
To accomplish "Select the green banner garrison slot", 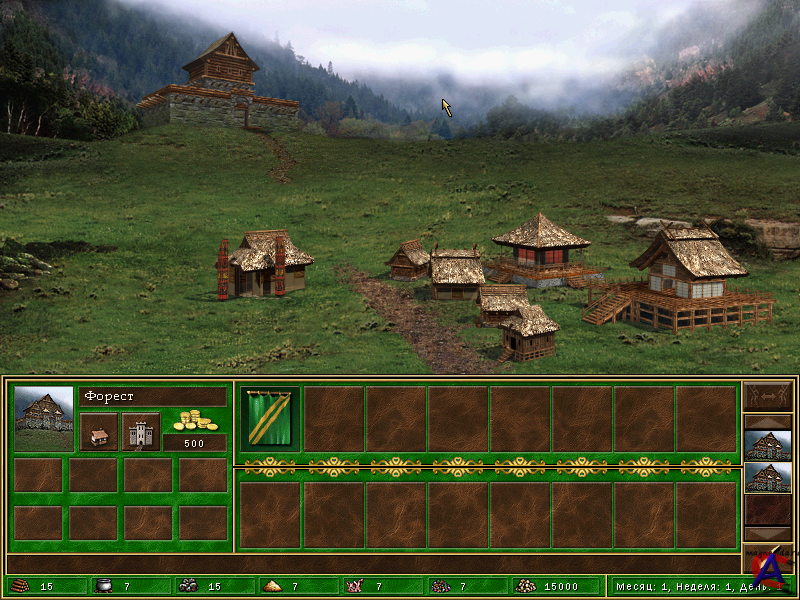I will (x=270, y=418).
